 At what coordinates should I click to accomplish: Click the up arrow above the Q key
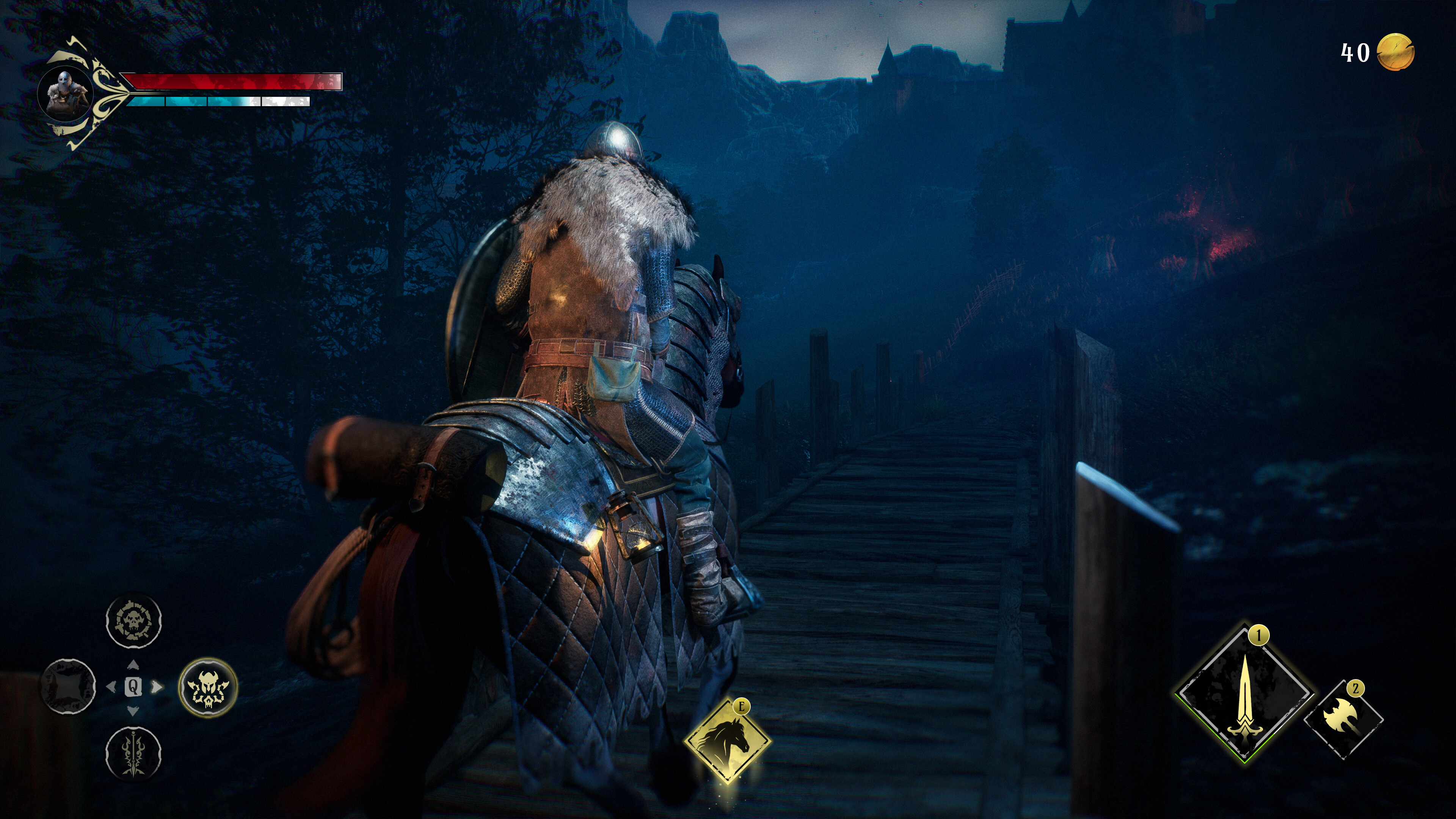click(x=134, y=664)
